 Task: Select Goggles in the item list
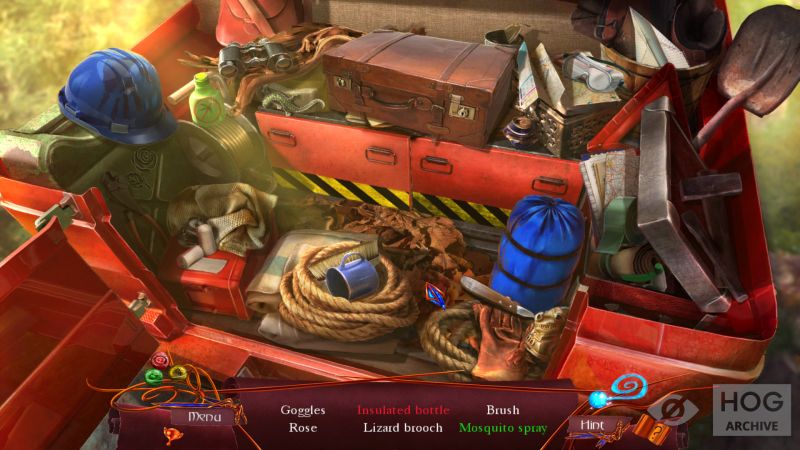pos(302,410)
